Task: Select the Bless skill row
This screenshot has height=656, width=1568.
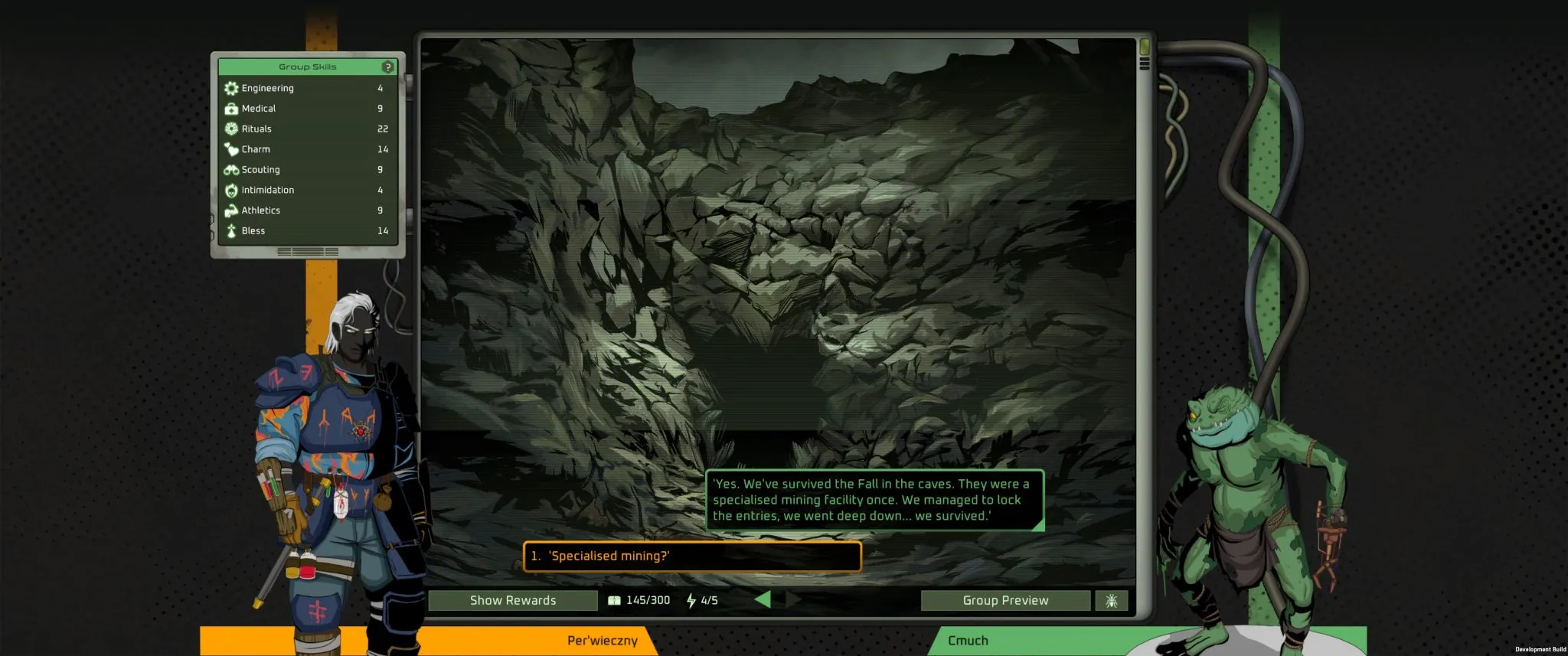Action: coord(307,230)
